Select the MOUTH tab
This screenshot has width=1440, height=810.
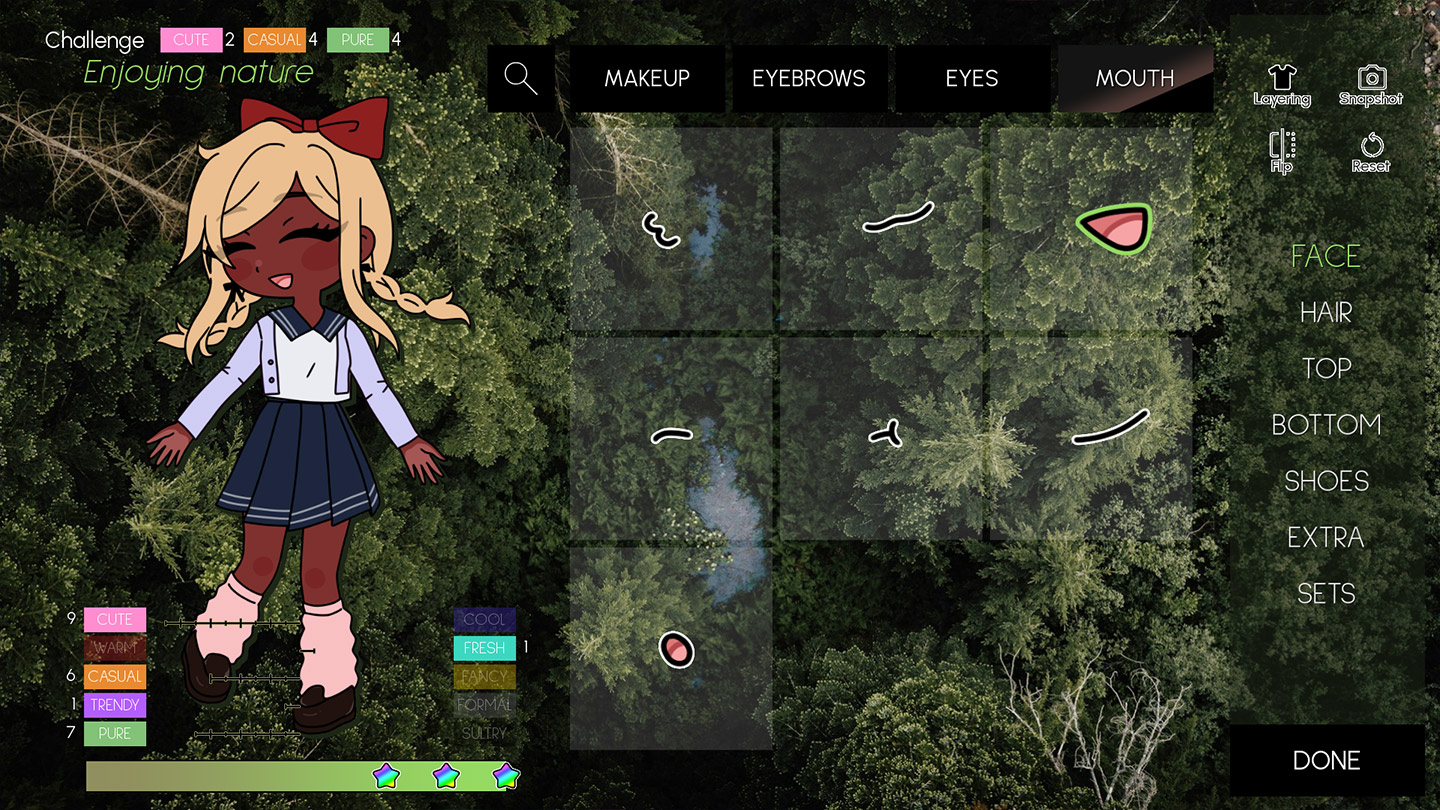coord(1135,78)
